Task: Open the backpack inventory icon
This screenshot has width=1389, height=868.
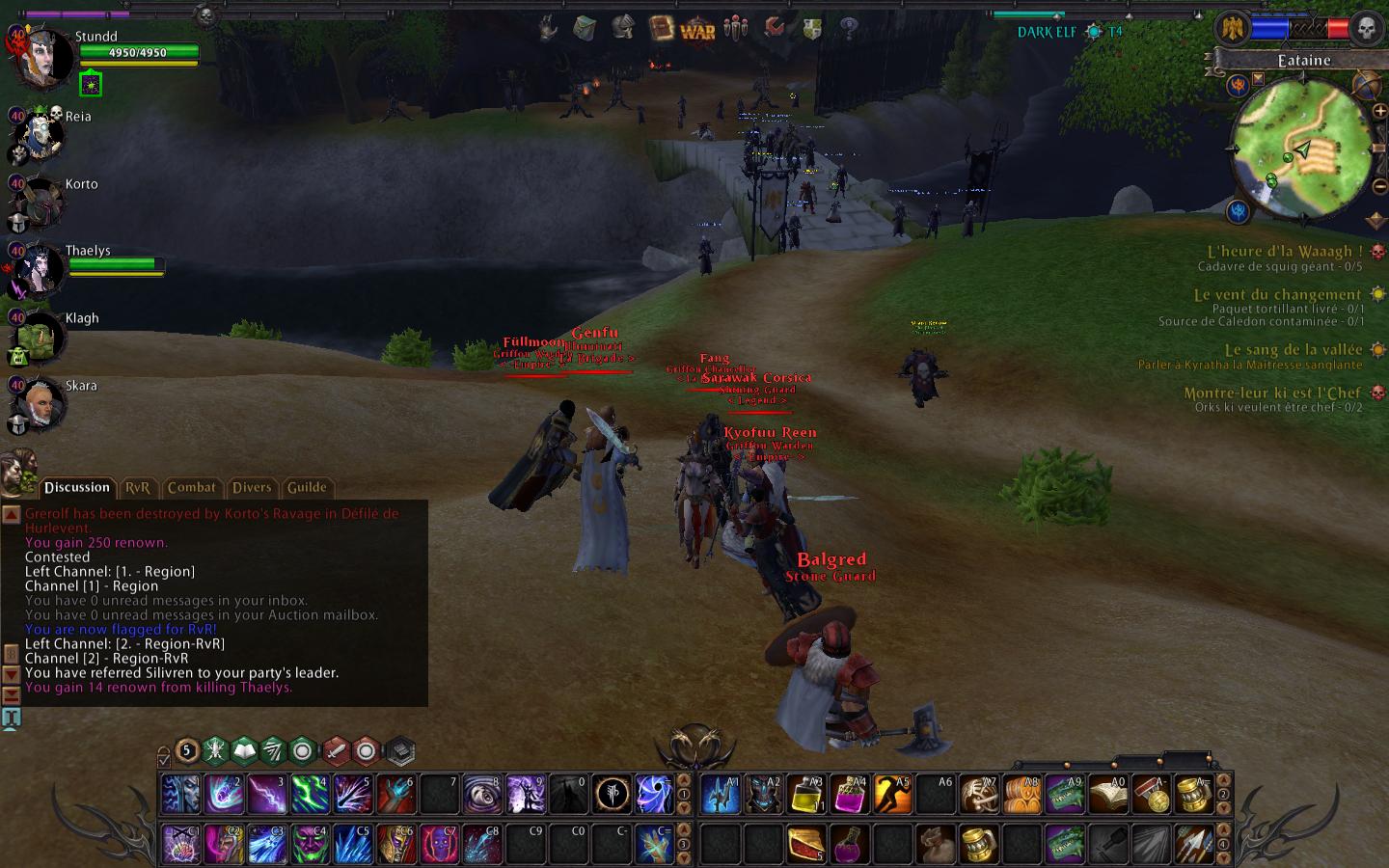Action: [x=585, y=28]
